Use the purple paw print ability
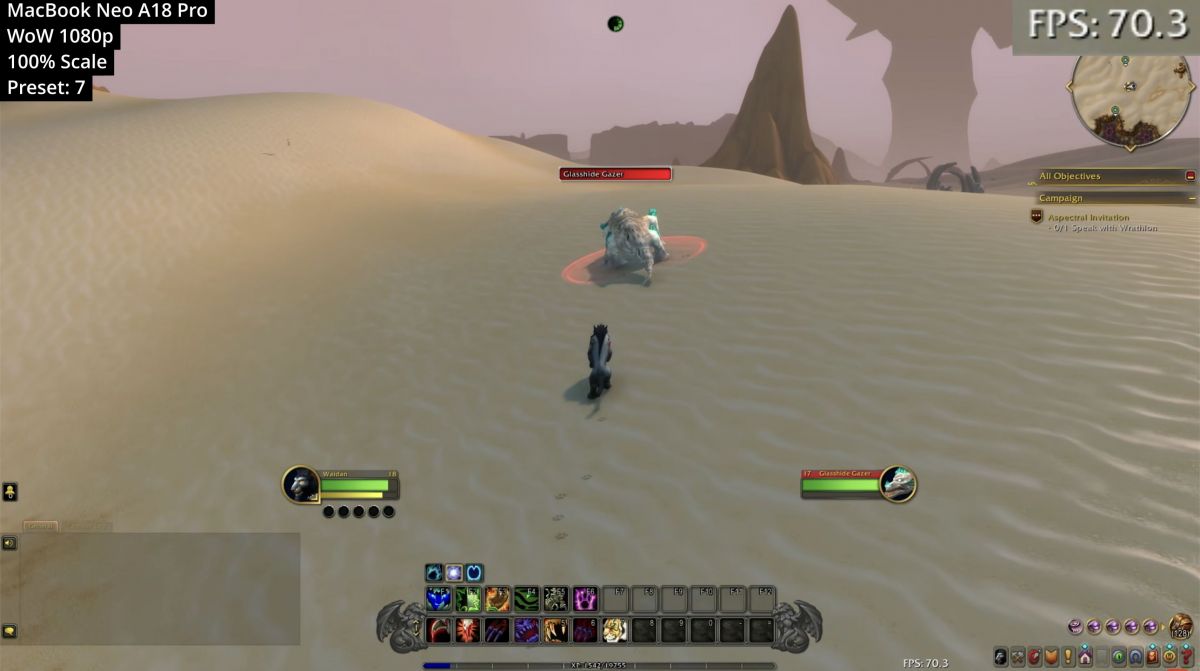The height and width of the screenshot is (671, 1200). (585, 599)
